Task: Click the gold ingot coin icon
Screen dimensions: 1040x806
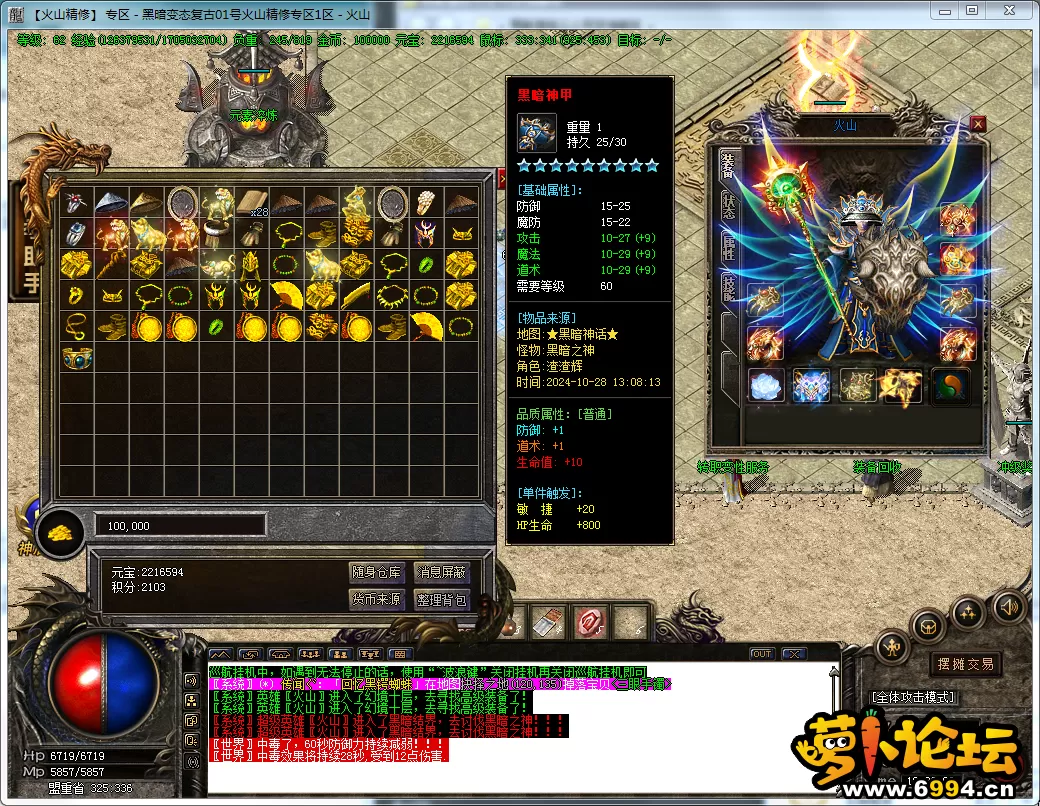Action: (62, 531)
